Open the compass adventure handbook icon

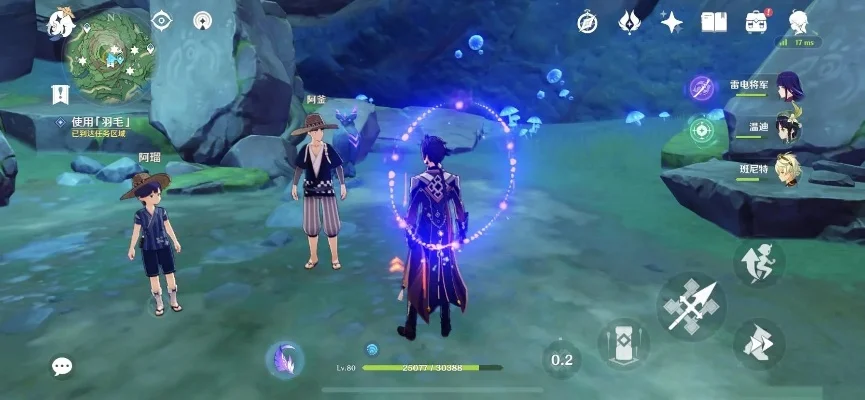588,21
